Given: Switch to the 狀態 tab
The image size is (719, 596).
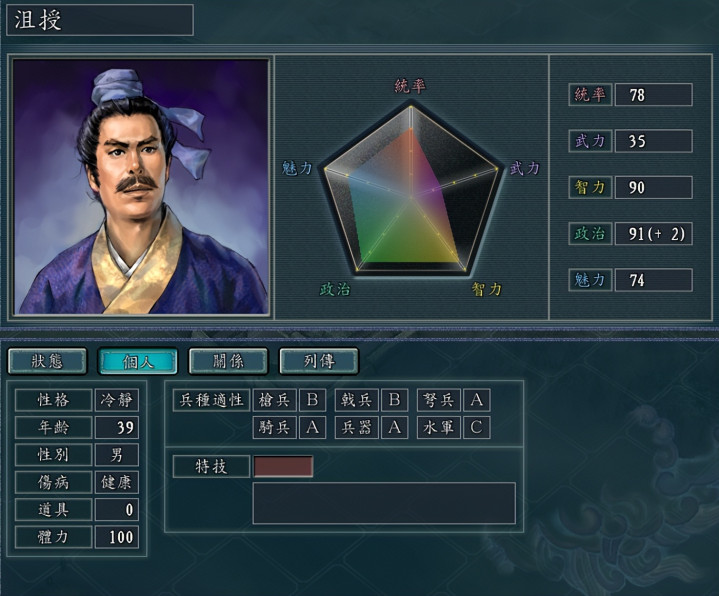Looking at the screenshot, I should [x=47, y=361].
